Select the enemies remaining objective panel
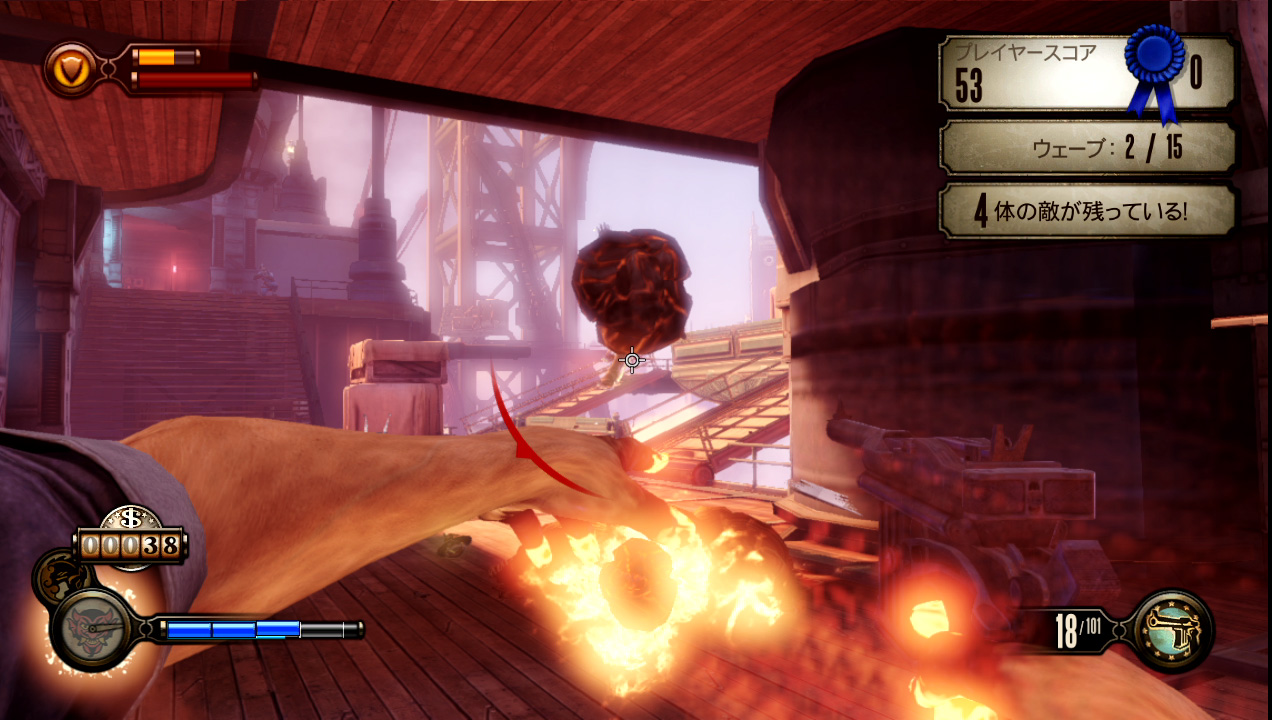This screenshot has height=720, width=1272. [1088, 211]
